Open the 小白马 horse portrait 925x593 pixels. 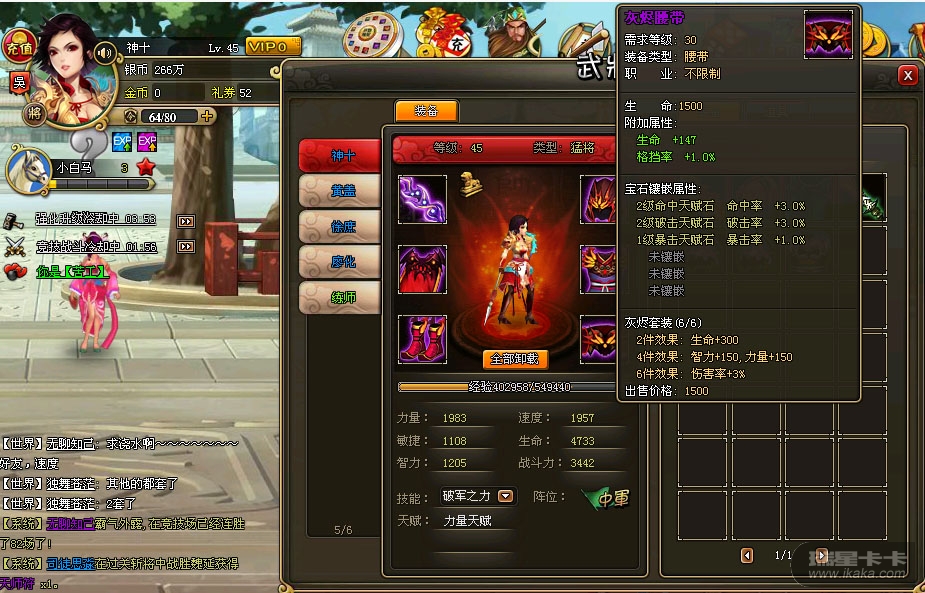[x=27, y=170]
